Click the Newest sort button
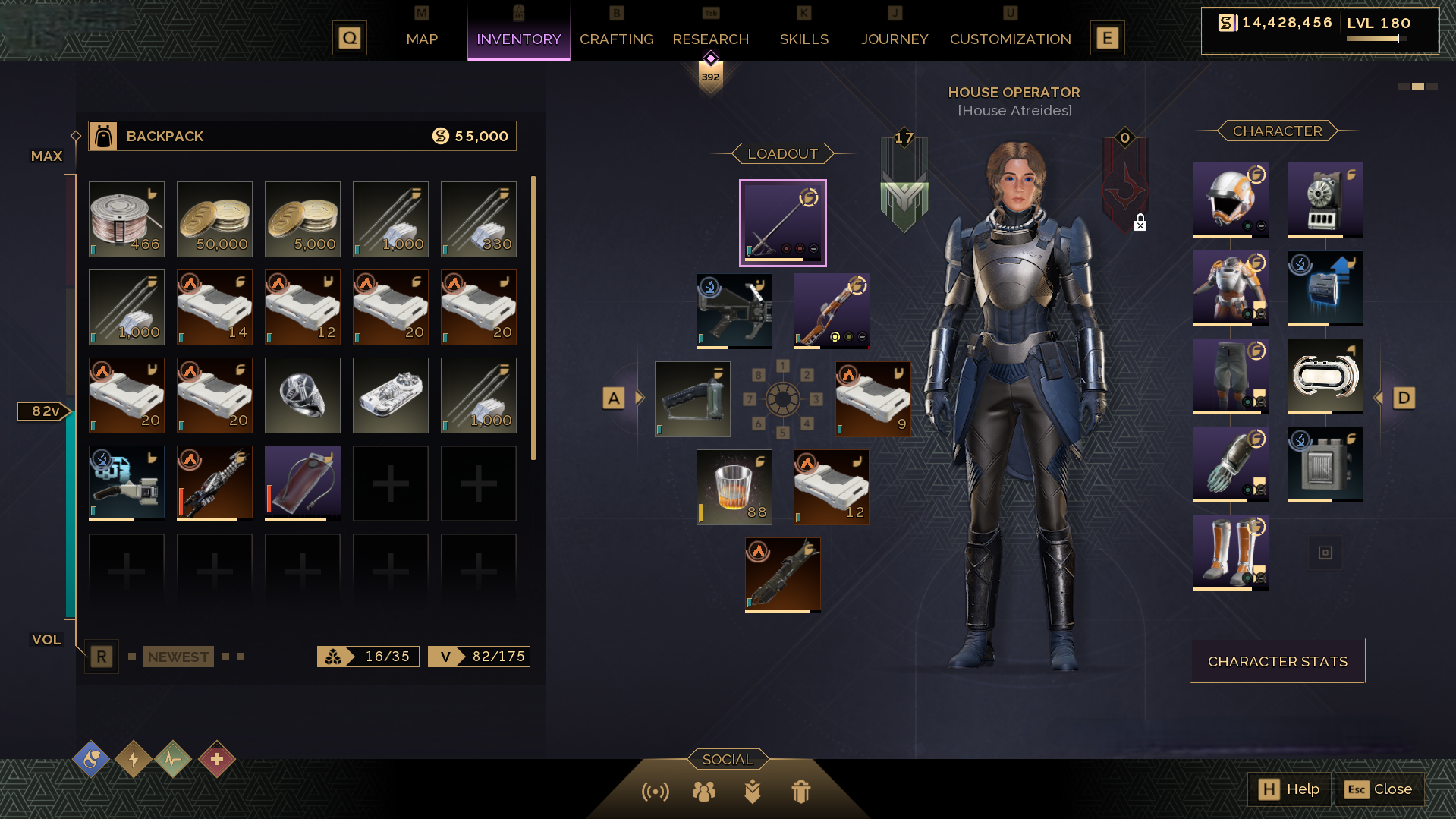Viewport: 1456px width, 819px height. pos(178,657)
